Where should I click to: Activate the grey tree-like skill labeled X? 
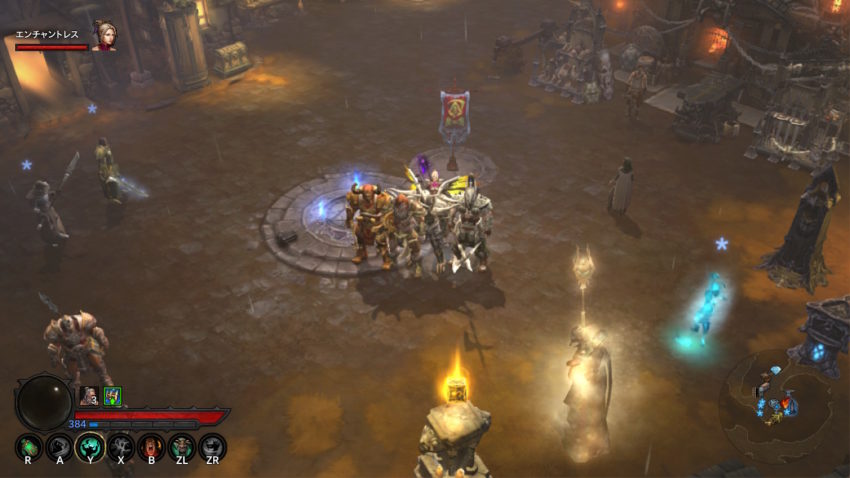click(x=120, y=446)
